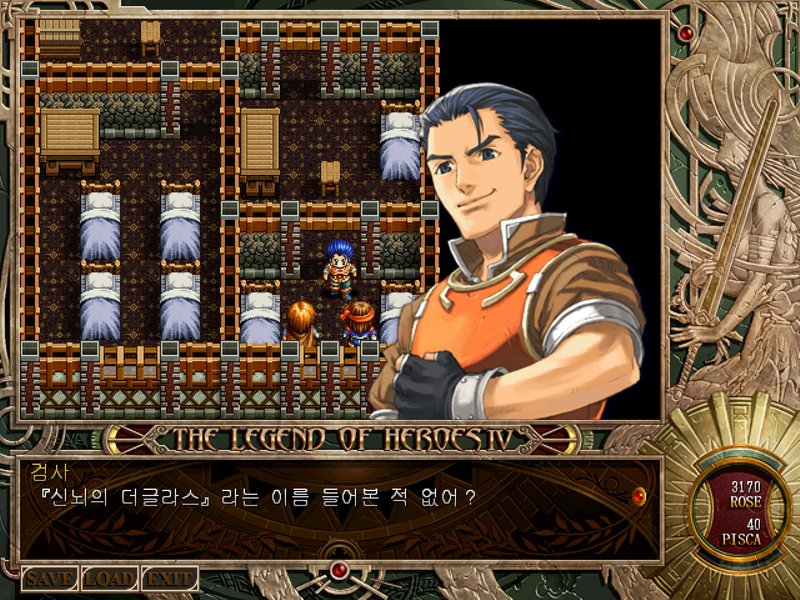Advance dialogue with the red orb indicator
Screen dimensions: 800x600
coord(640,494)
